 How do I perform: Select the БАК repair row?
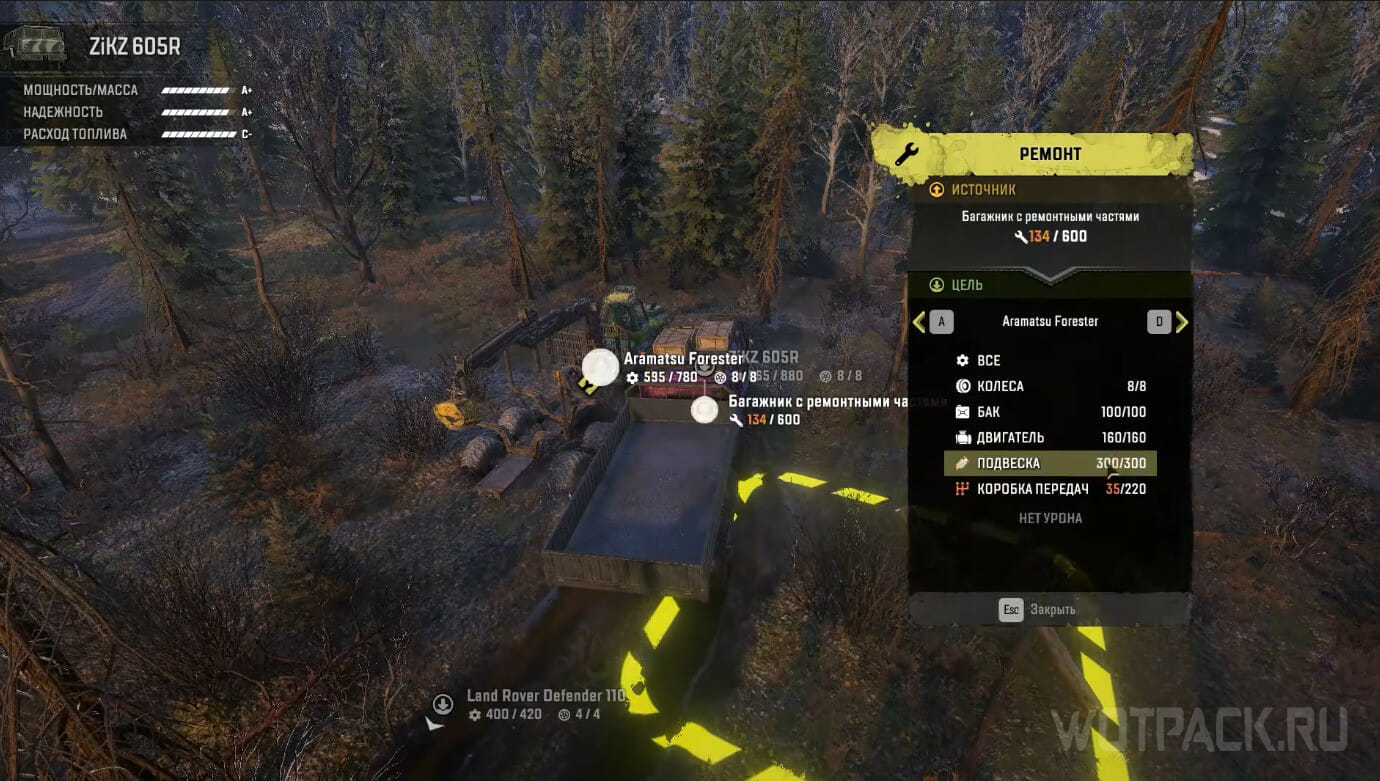click(1049, 412)
